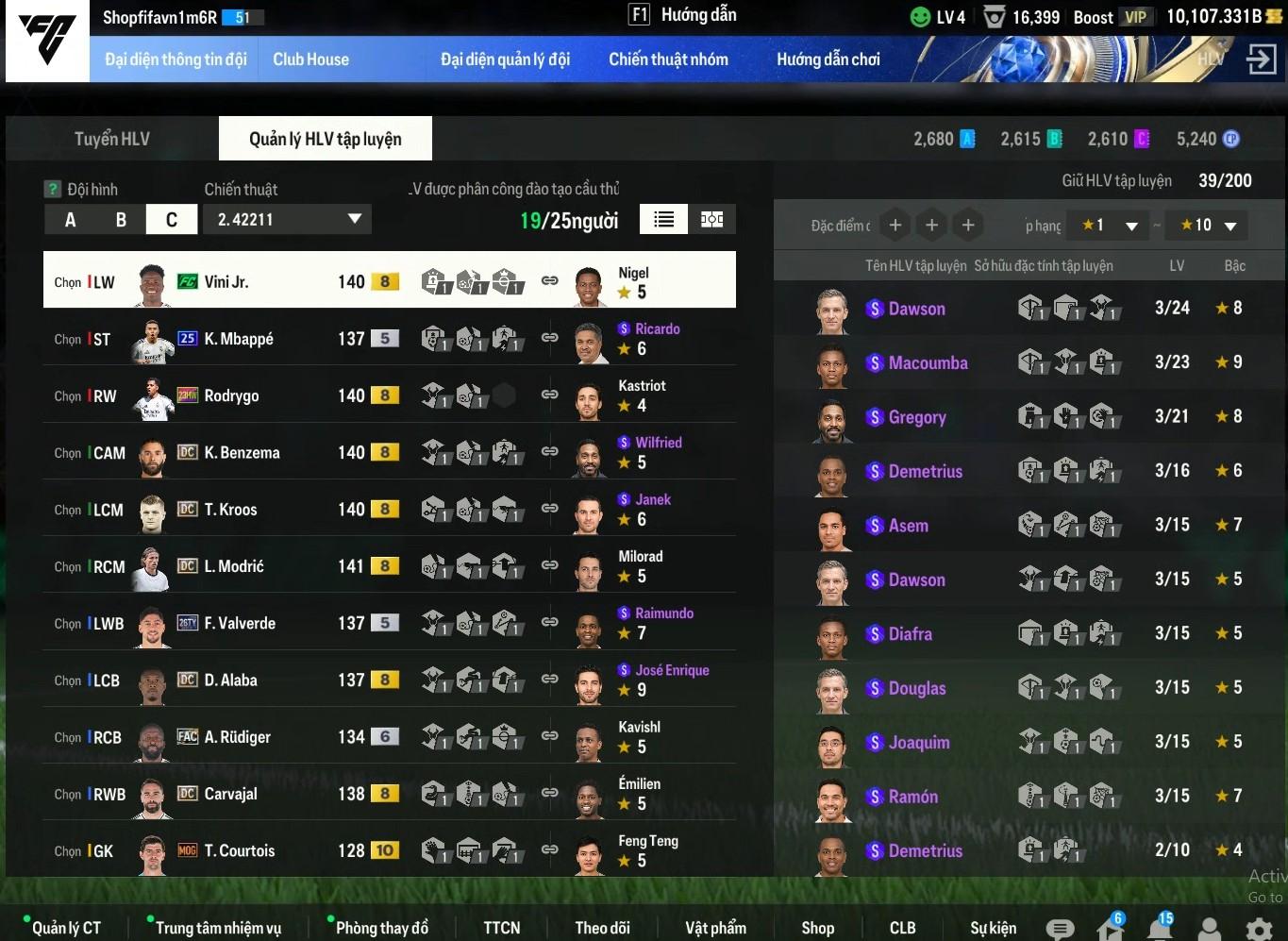
Task: Click the exit icon at top right
Action: [1261, 59]
